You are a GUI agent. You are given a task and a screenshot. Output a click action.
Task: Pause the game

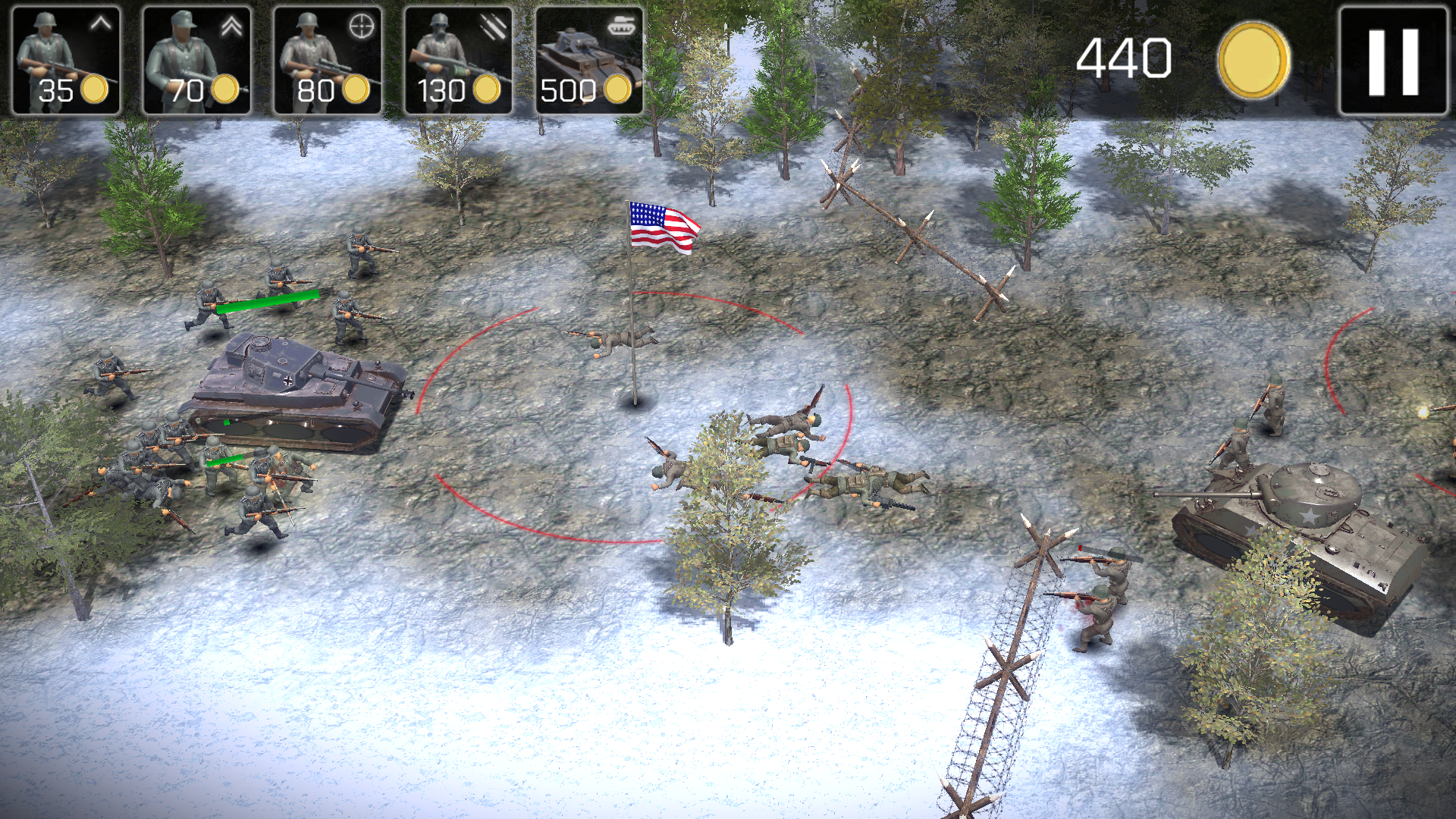click(1393, 61)
